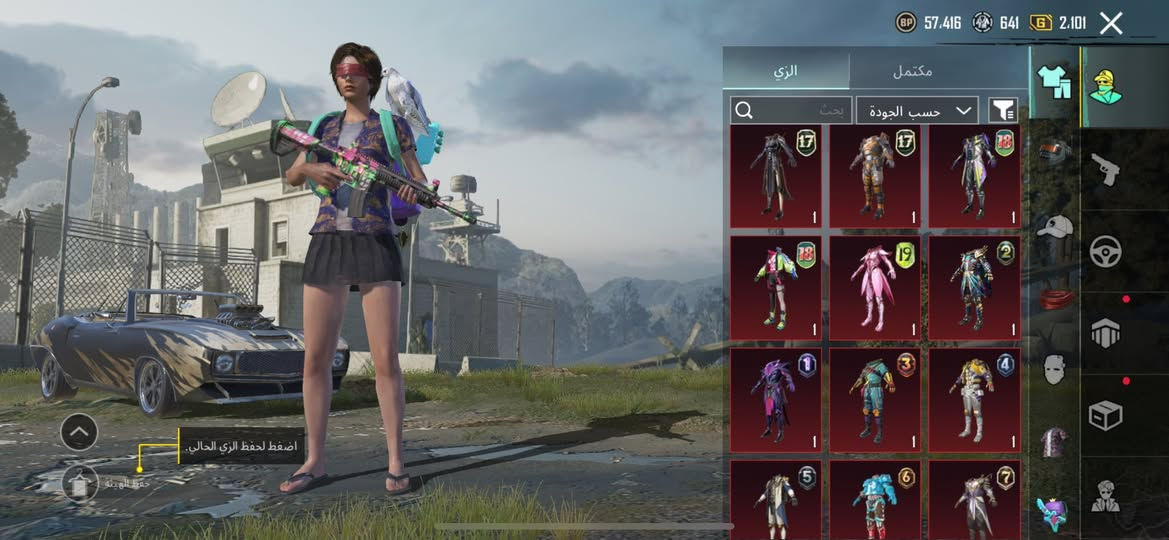
Task: Switch to the الزي outfit tab
Action: coord(786,71)
